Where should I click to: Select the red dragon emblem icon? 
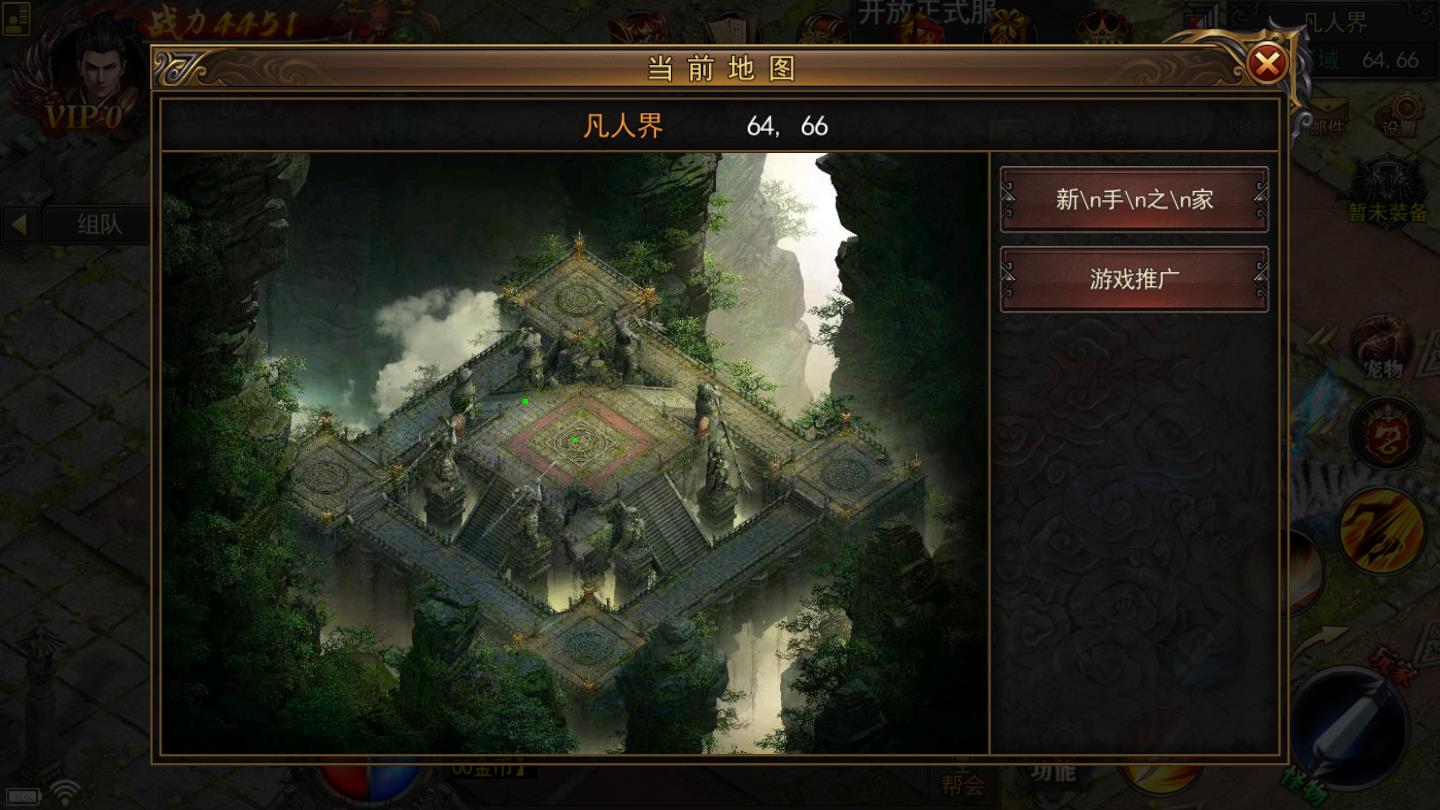tap(1385, 434)
